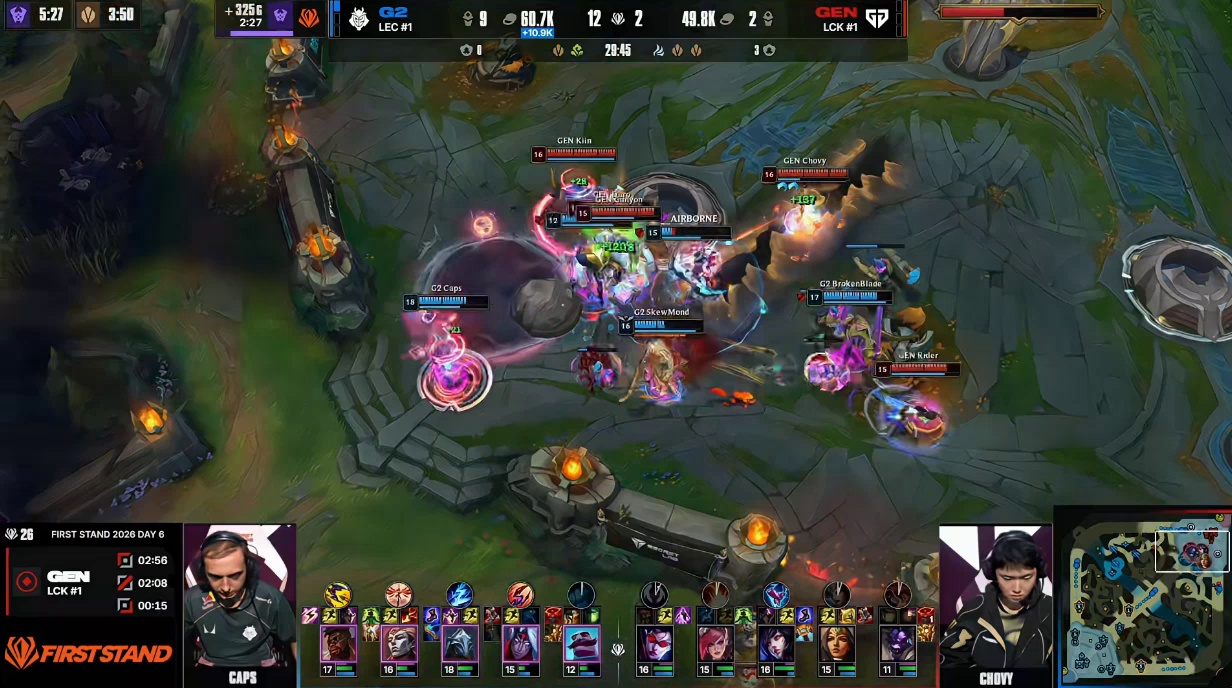1232x688 pixels.
Task: Select the G2 team logo on scoreboard
Action: tap(359, 19)
